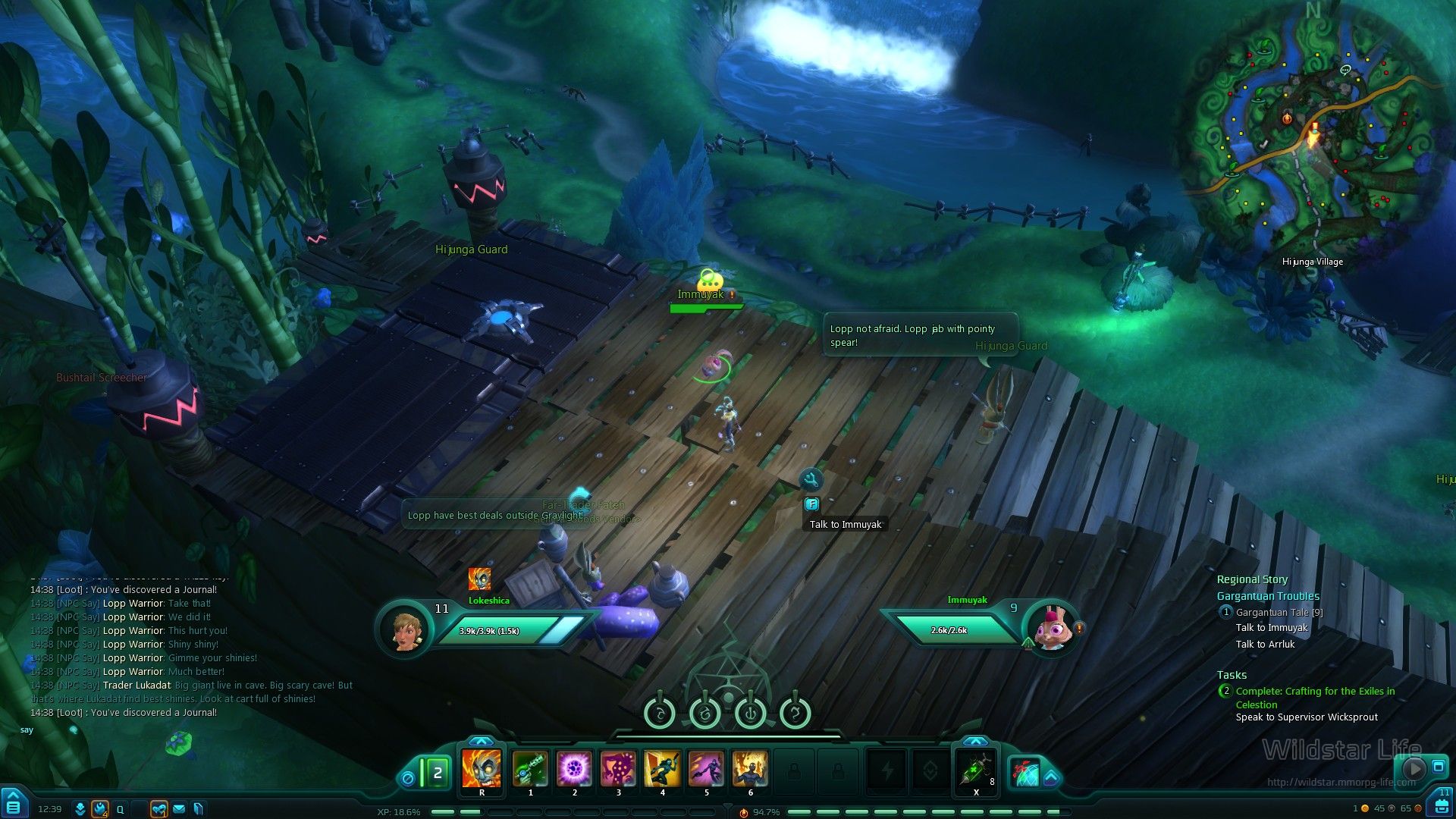Trigger the leaping gunner ability in slot 4
Viewport: 1456px width, 819px height.
662,768
